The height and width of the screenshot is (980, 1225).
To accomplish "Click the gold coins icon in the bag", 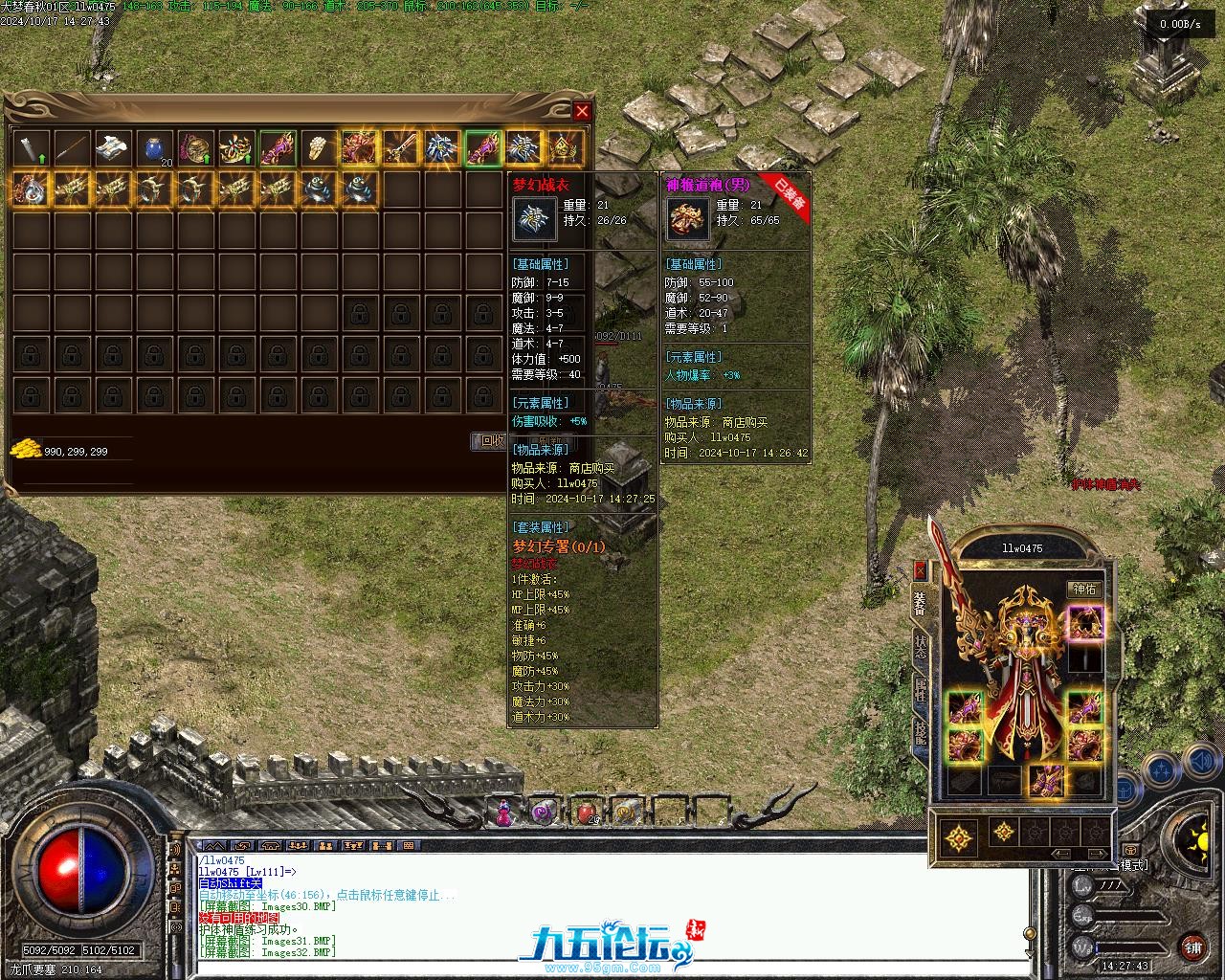I will (x=25, y=449).
